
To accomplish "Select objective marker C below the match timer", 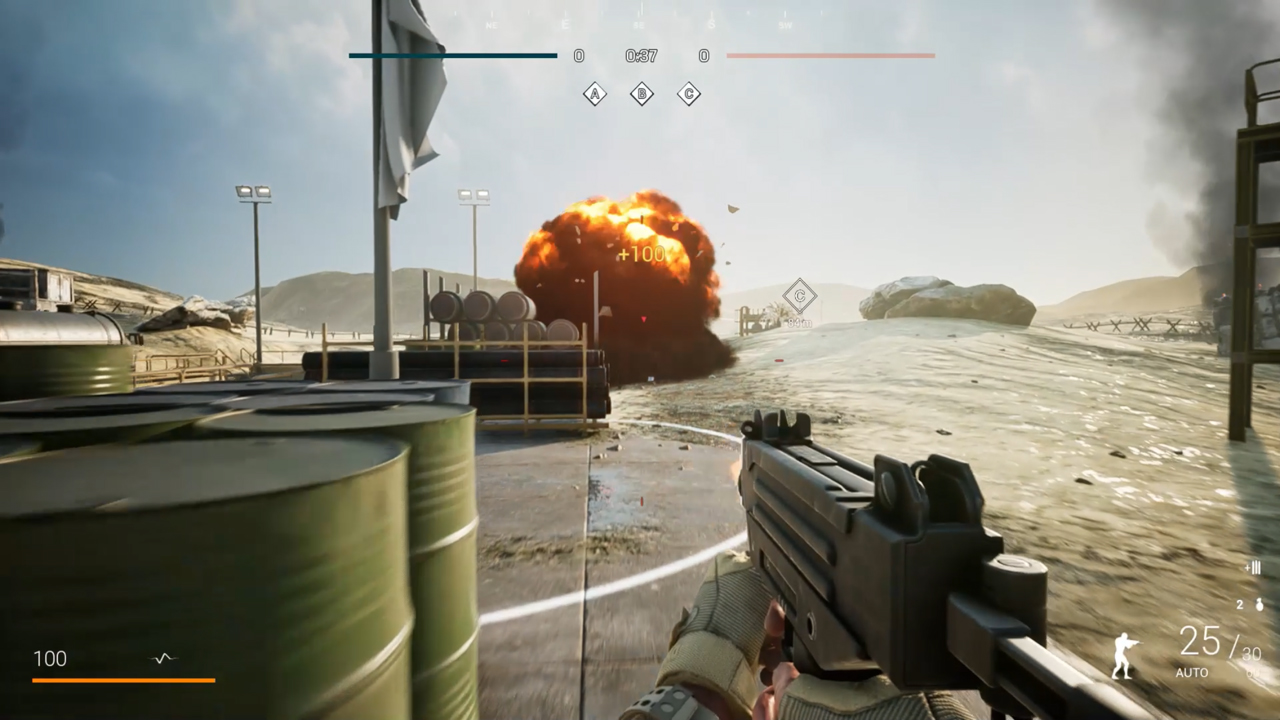I will [688, 94].
